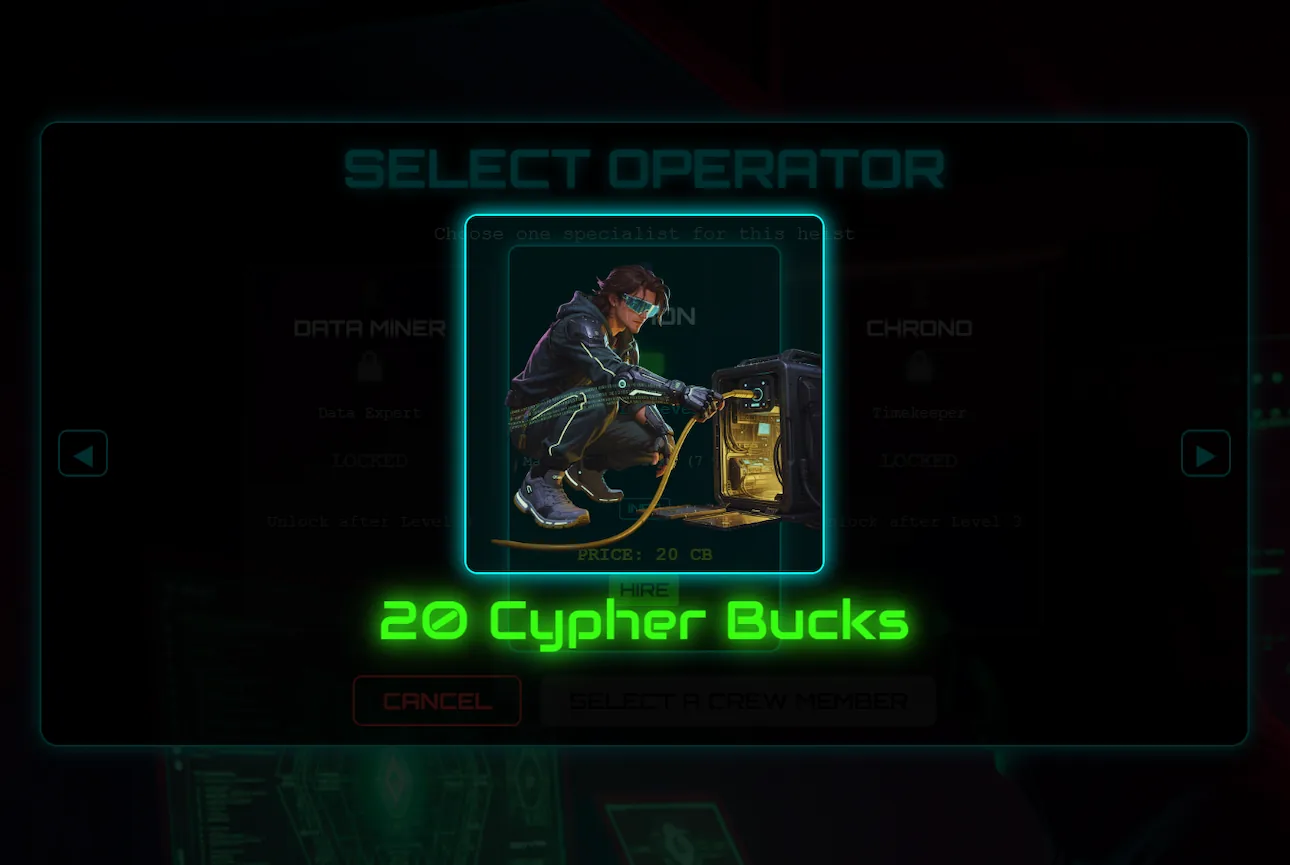Click the LOCKED label under Data Miner
The image size is (1290, 865).
coord(369,461)
